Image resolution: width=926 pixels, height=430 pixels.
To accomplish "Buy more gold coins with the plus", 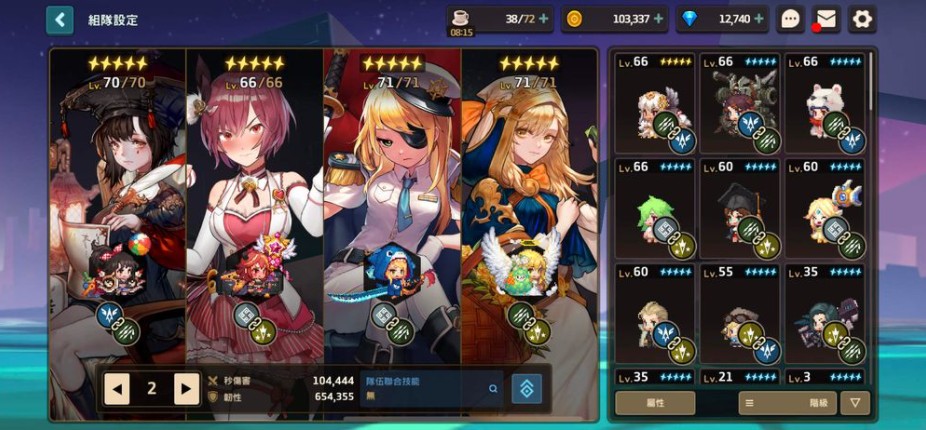I will (x=659, y=19).
